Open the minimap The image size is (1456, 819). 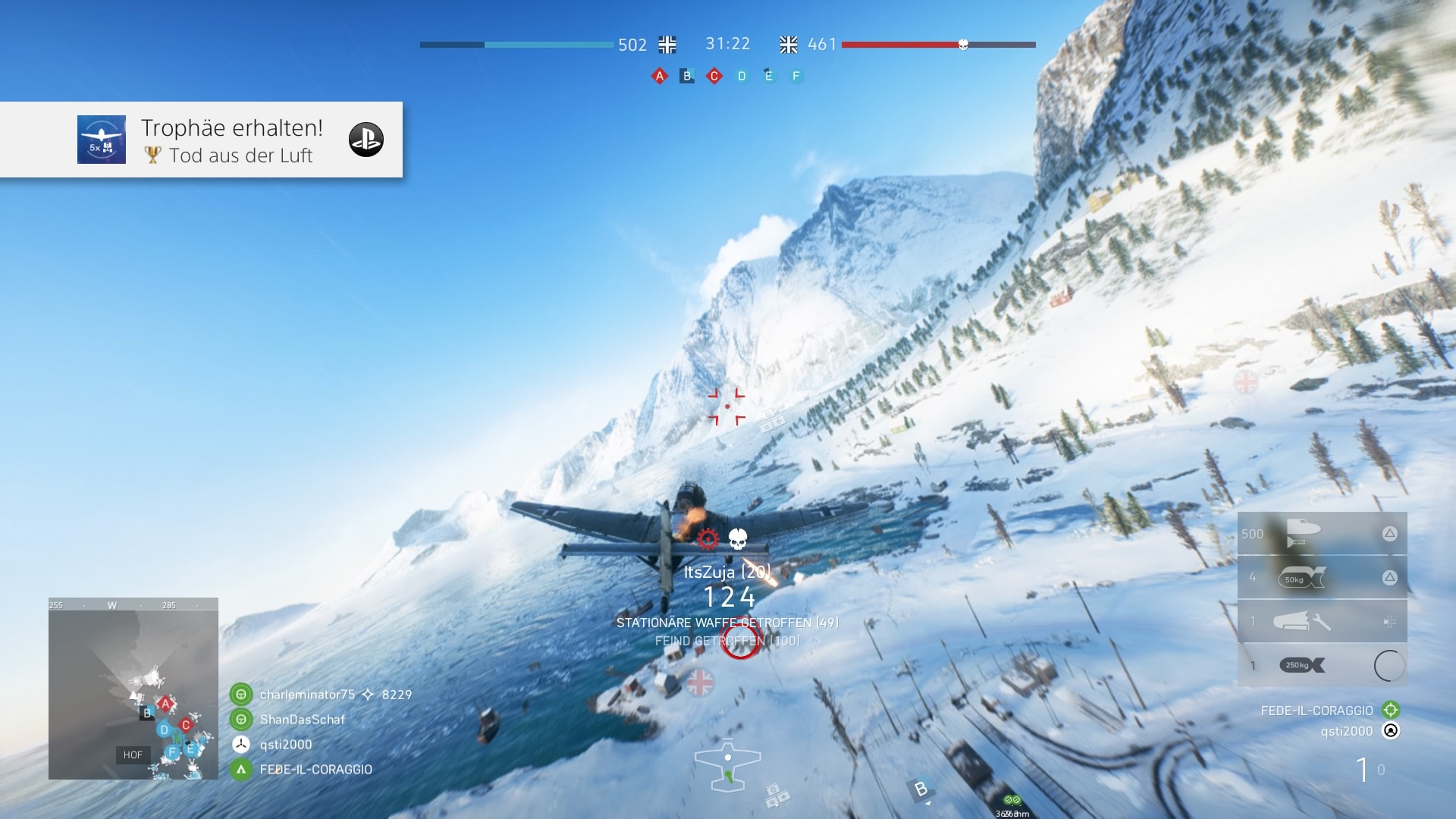click(133, 689)
